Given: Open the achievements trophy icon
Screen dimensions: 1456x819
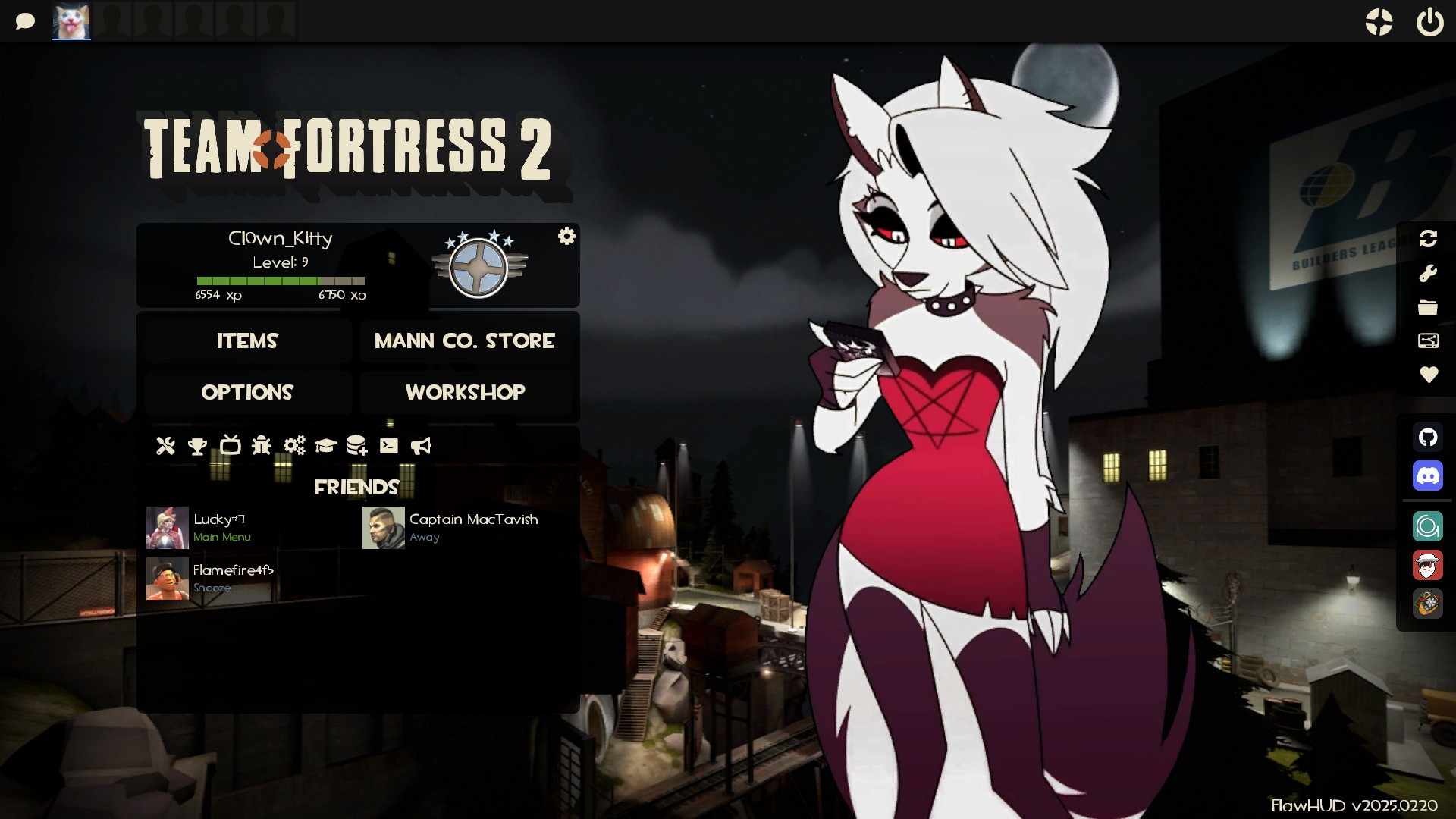Looking at the screenshot, I should (x=197, y=446).
